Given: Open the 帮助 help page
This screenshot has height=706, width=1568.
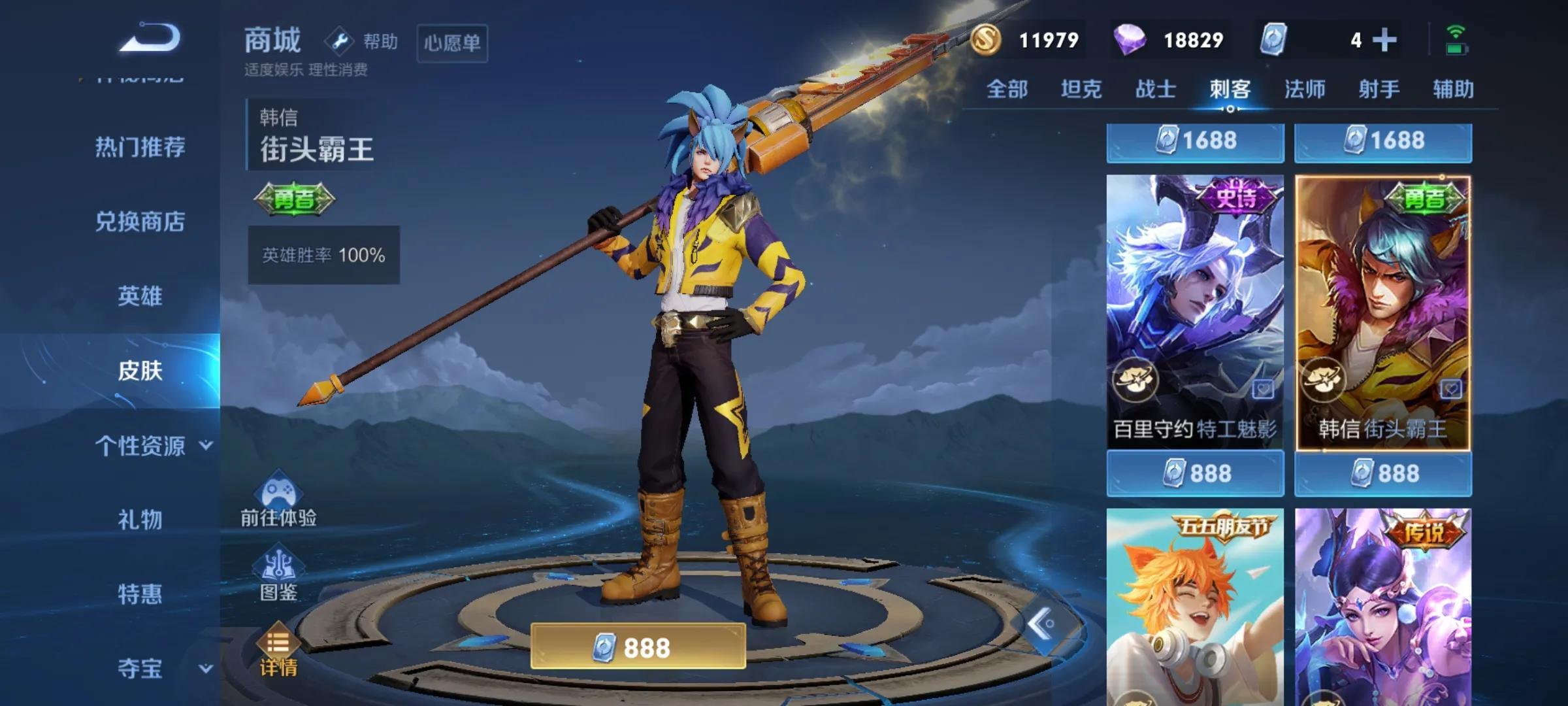Looking at the screenshot, I should tap(363, 42).
